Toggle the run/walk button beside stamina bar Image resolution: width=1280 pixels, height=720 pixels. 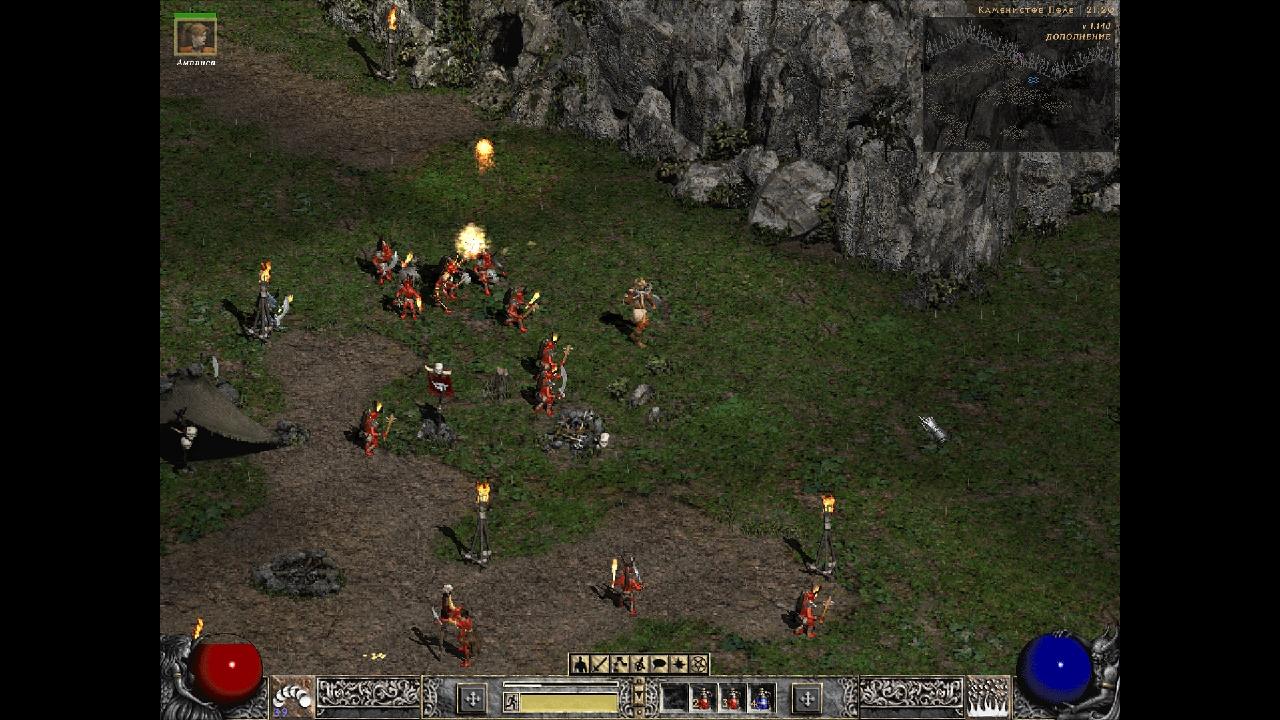click(x=510, y=702)
